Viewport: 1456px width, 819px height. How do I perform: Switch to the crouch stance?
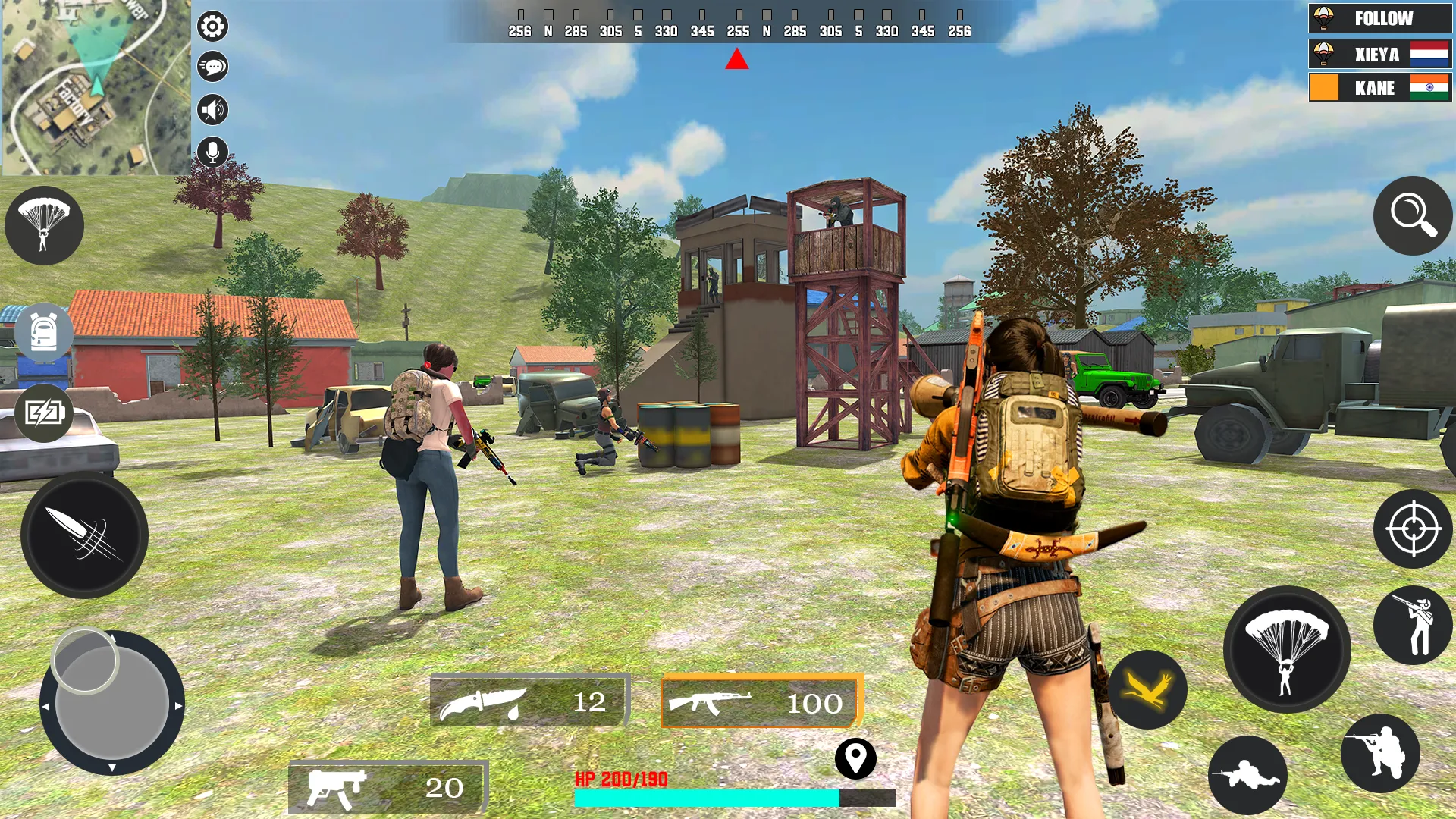pyautogui.click(x=1380, y=753)
